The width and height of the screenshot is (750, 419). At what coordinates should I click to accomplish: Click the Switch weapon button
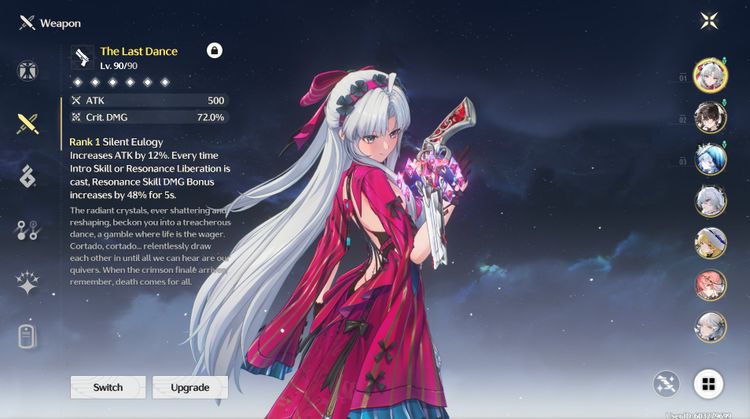[x=108, y=387]
